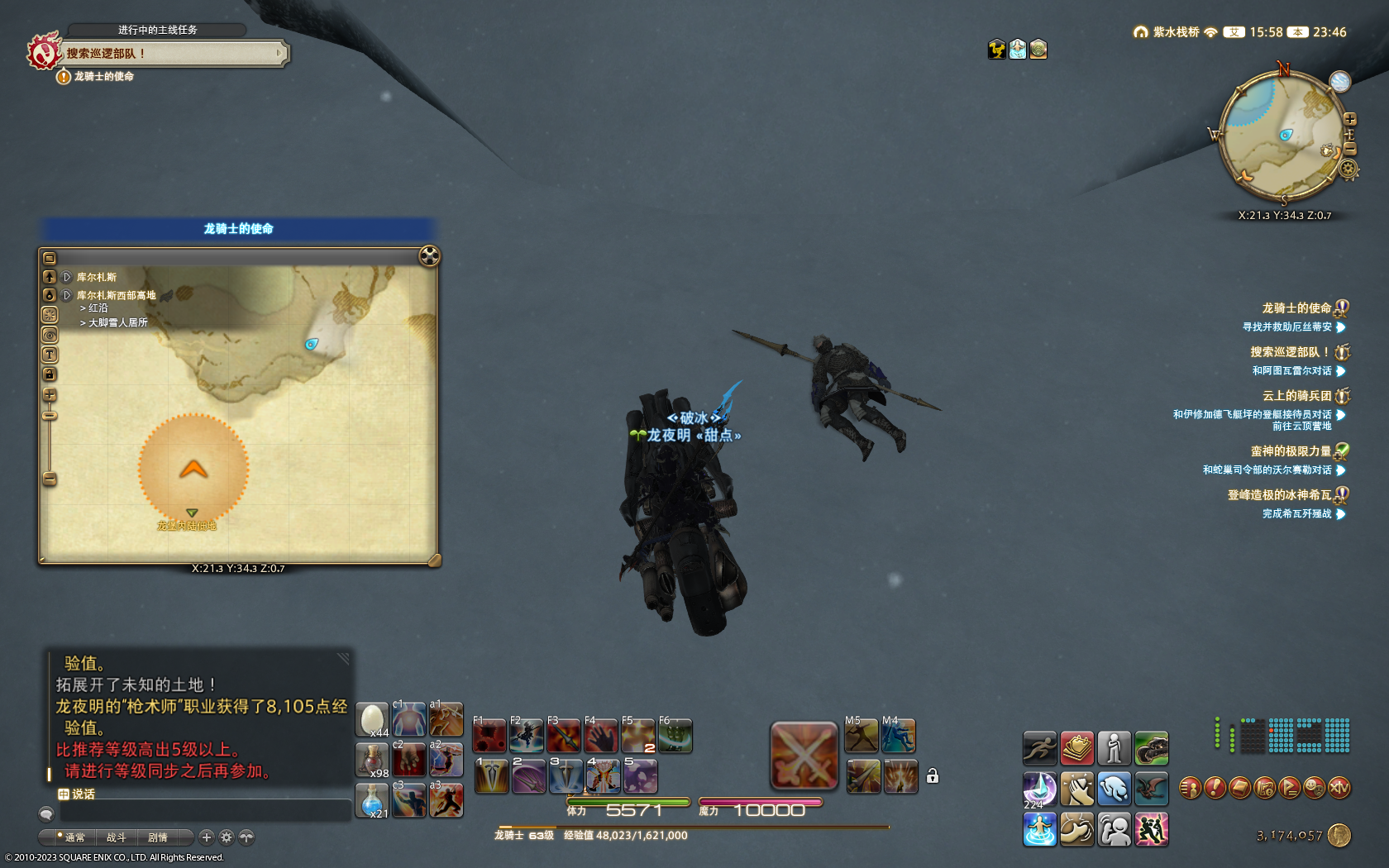
Task: Trigger the large crossed-swords limit break button
Action: pyautogui.click(x=804, y=756)
